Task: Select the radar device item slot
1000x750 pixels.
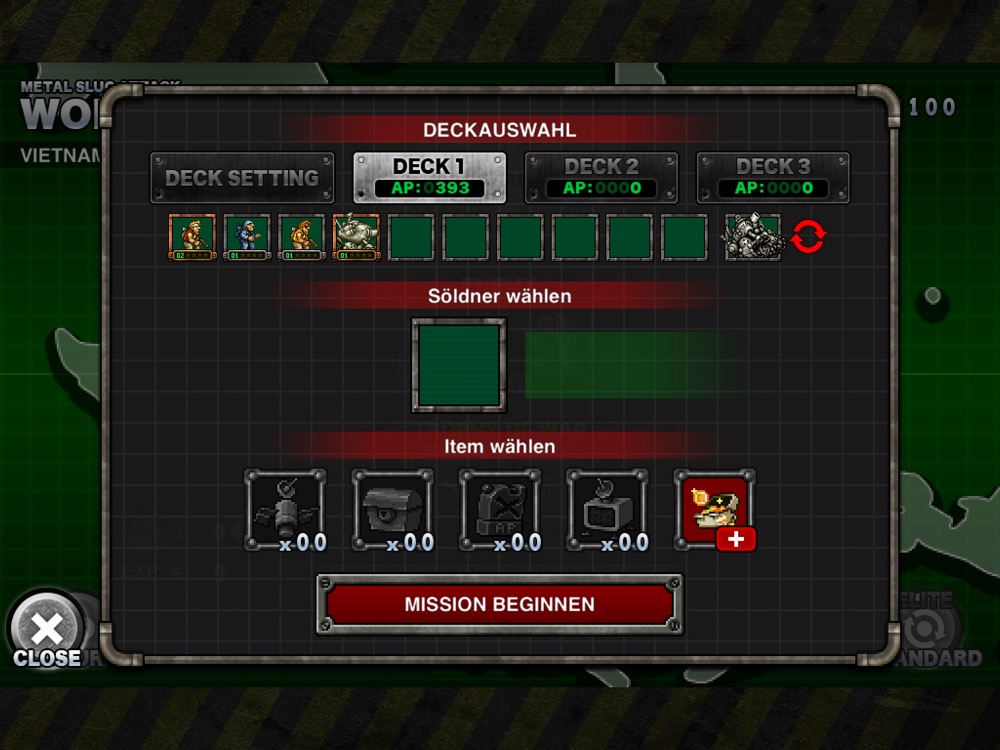Action: 607,510
